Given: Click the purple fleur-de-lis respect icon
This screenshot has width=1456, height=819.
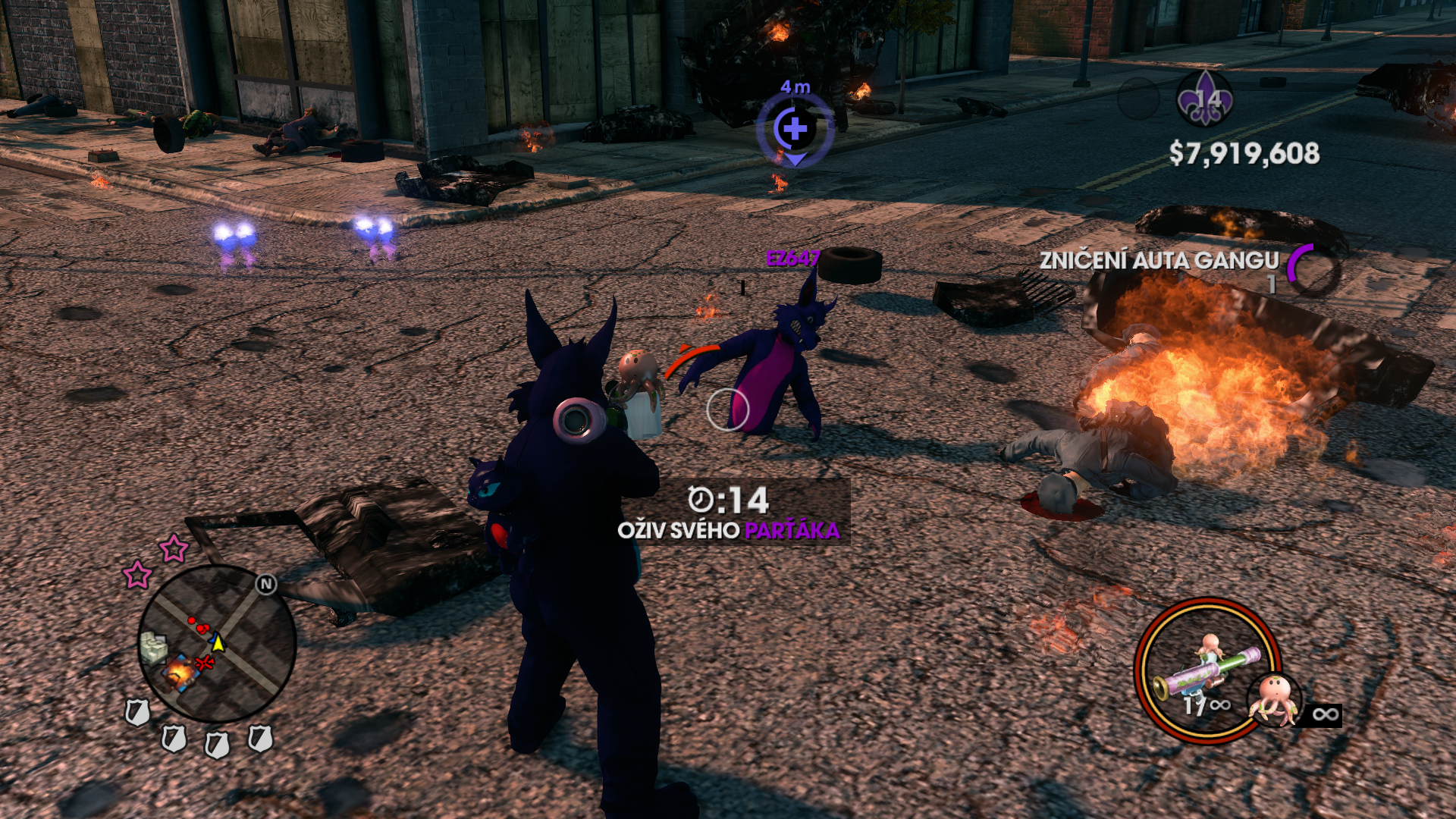Looking at the screenshot, I should (1204, 99).
